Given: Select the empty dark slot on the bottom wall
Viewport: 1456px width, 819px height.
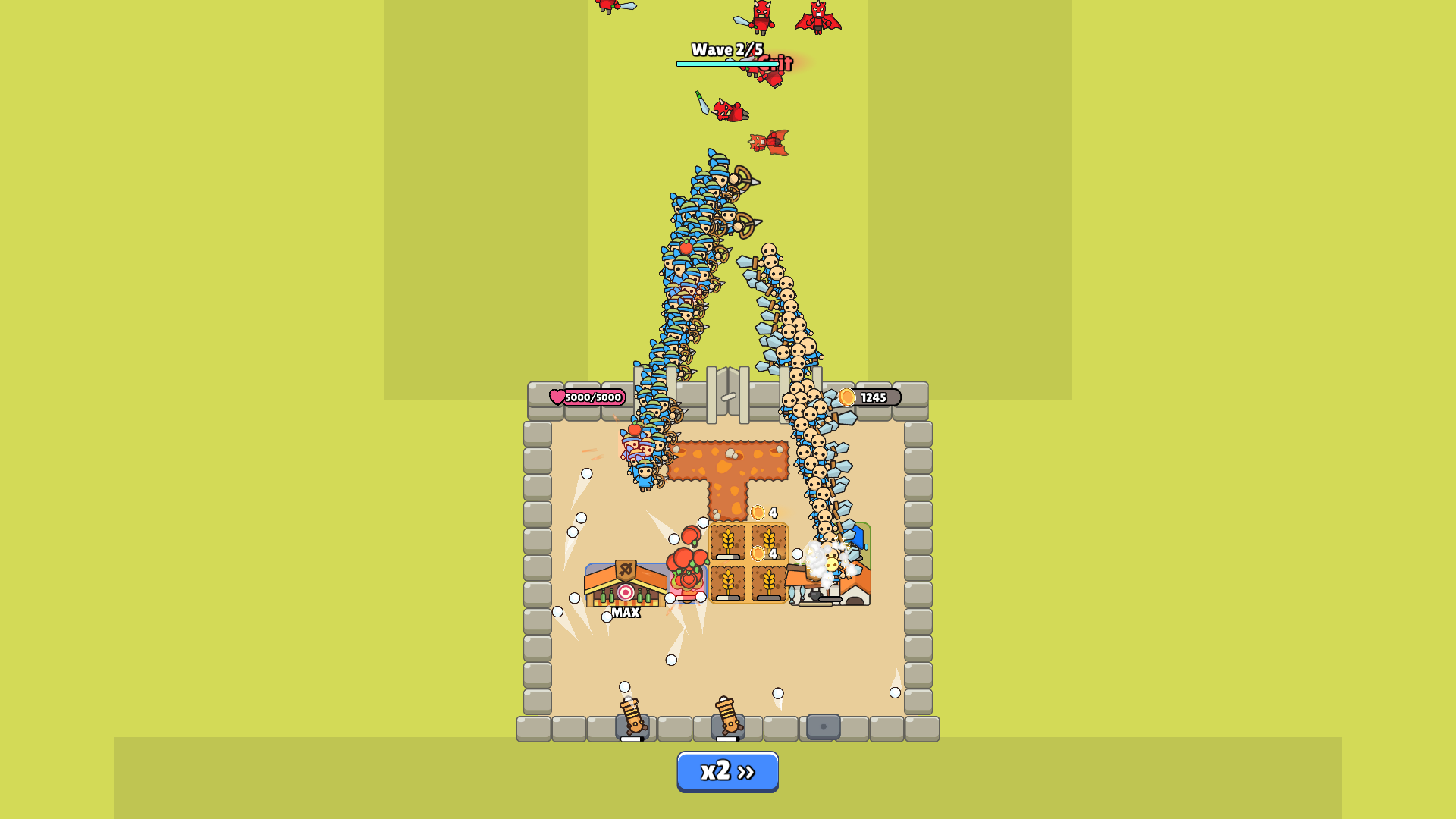Looking at the screenshot, I should [823, 726].
